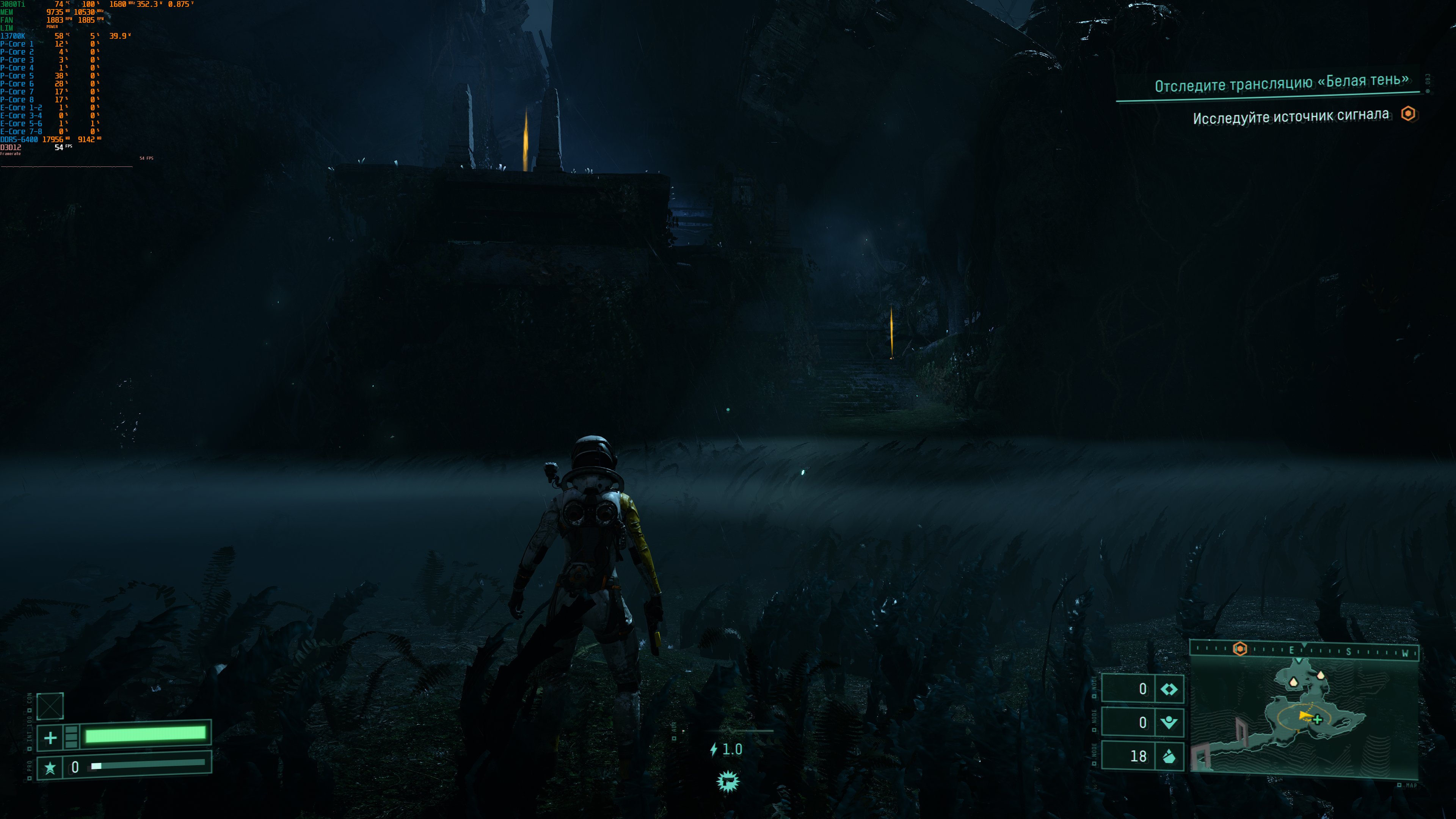
Task: Click the green plus marker on the minimap
Action: pyautogui.click(x=1318, y=720)
